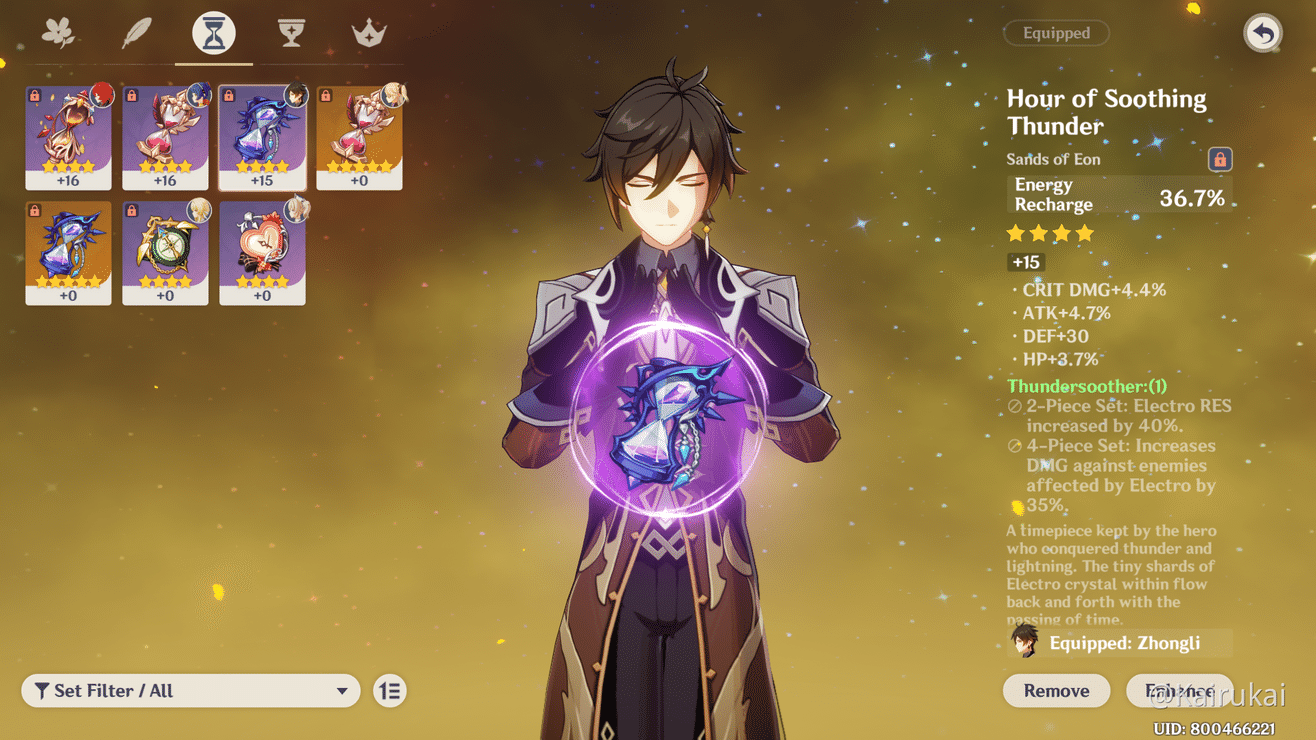Open the sort order icon beside Set Filter
This screenshot has height=740, width=1316.
pos(389,690)
